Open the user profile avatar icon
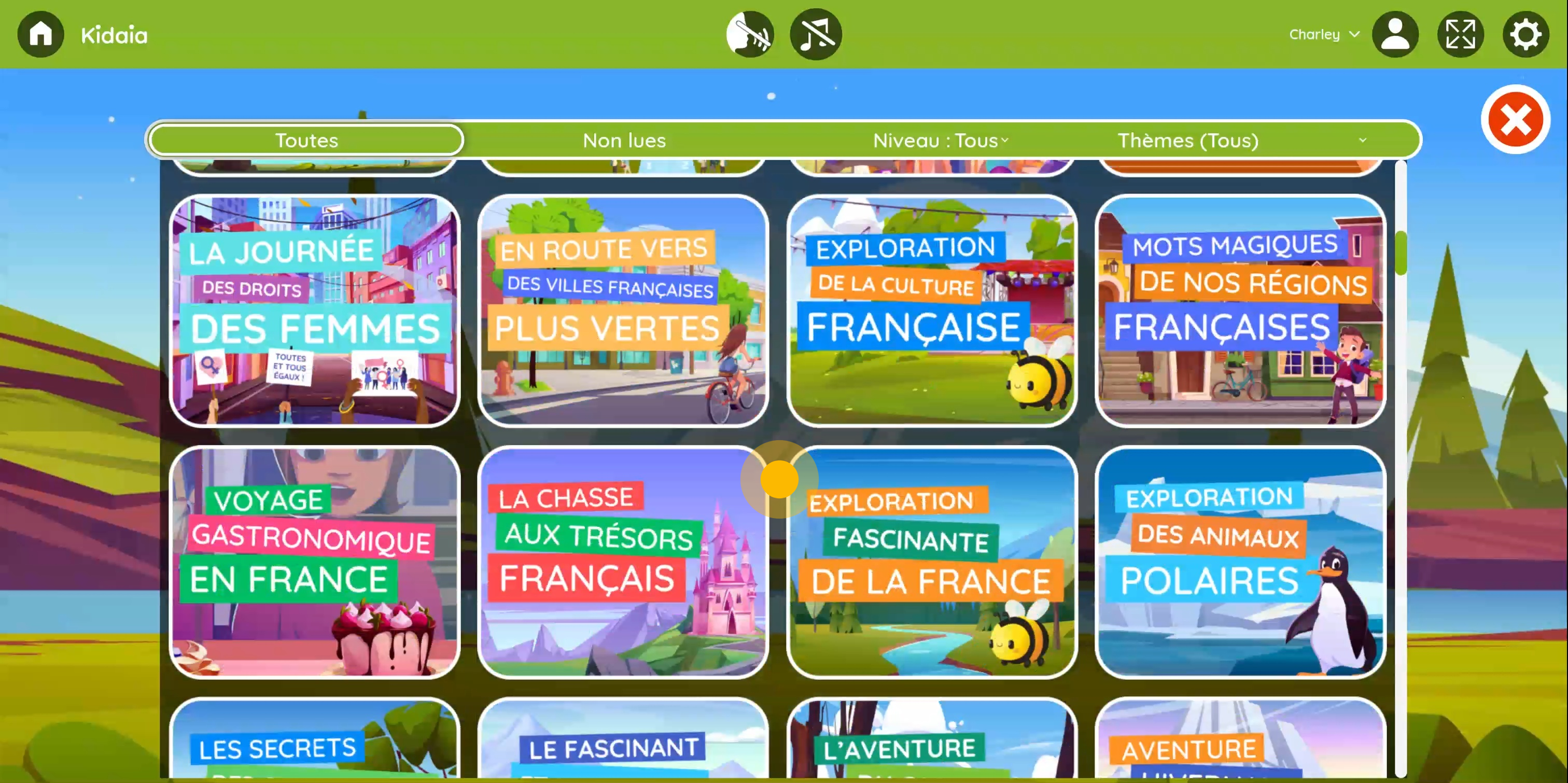Image resolution: width=1568 pixels, height=783 pixels. coord(1395,34)
